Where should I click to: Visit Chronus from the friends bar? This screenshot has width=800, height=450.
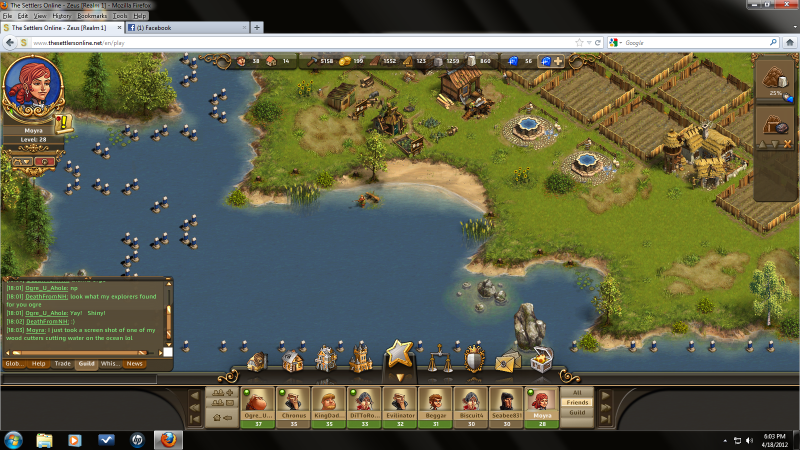(294, 401)
